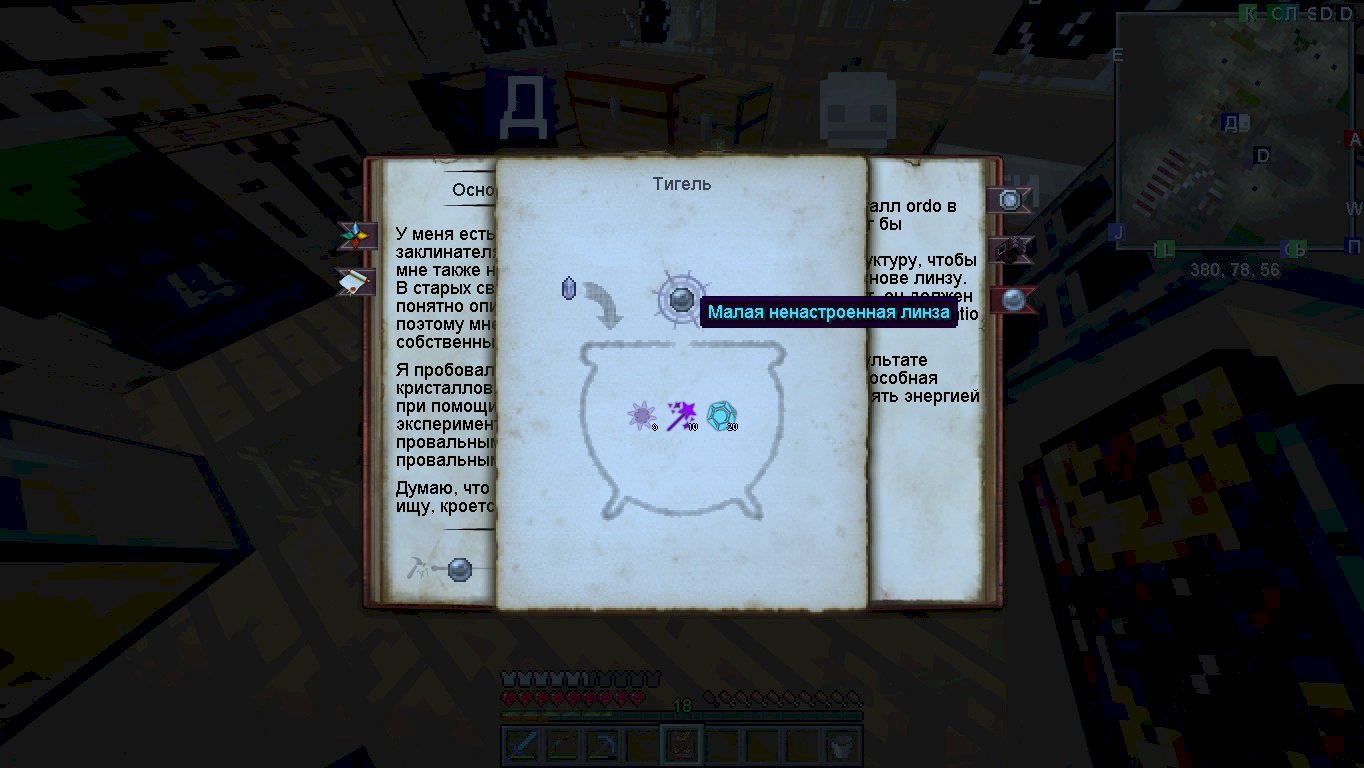
Task: Click the lens icon beside the pickaxe symbol
Action: [460, 569]
